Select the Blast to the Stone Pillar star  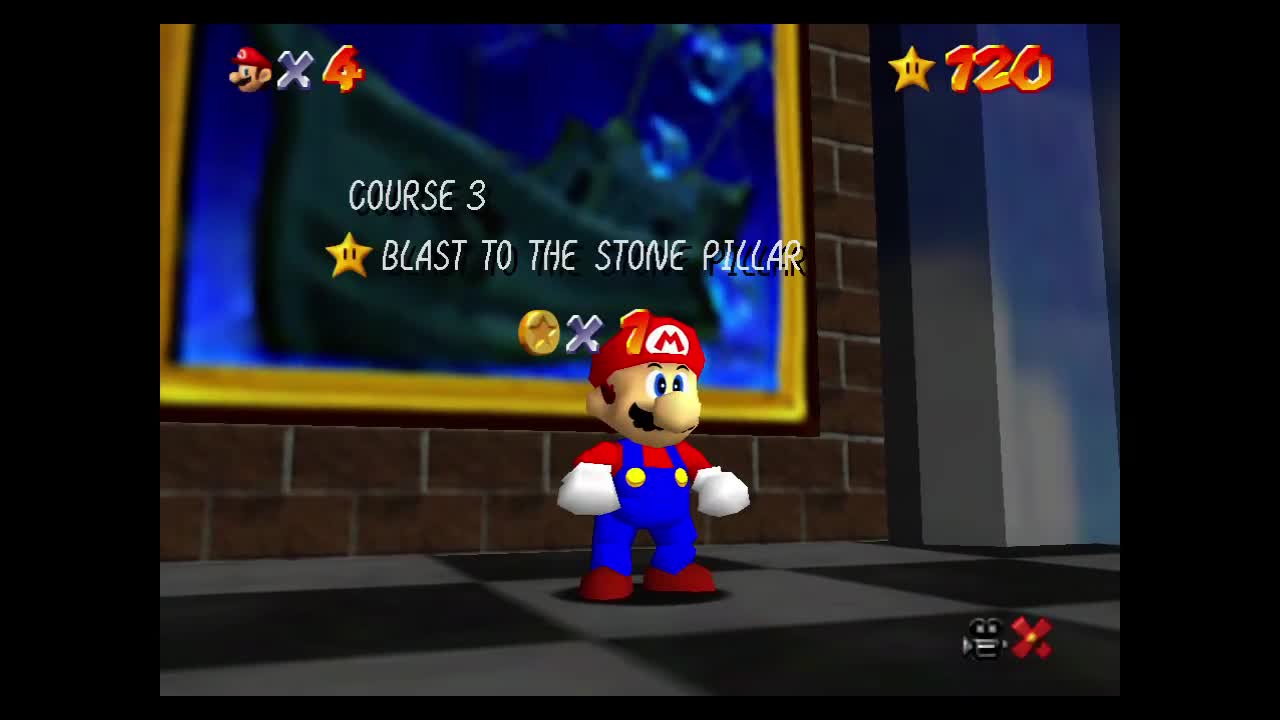click(x=349, y=256)
